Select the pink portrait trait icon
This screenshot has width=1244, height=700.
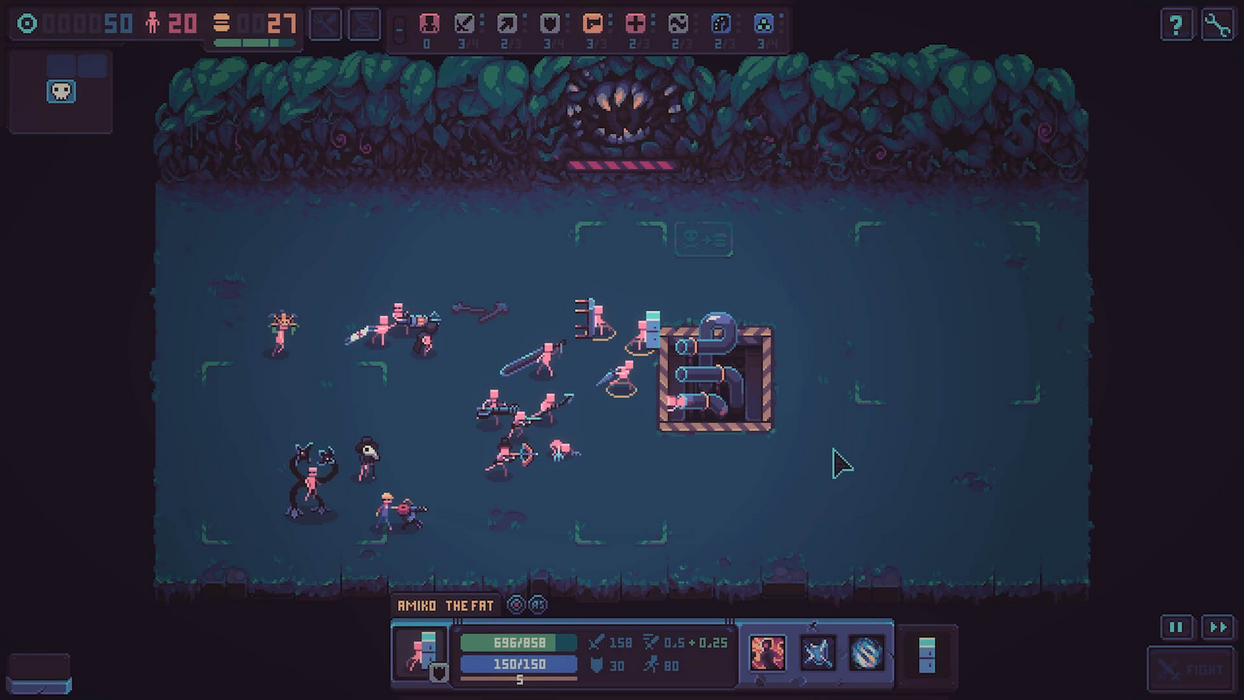click(x=428, y=24)
